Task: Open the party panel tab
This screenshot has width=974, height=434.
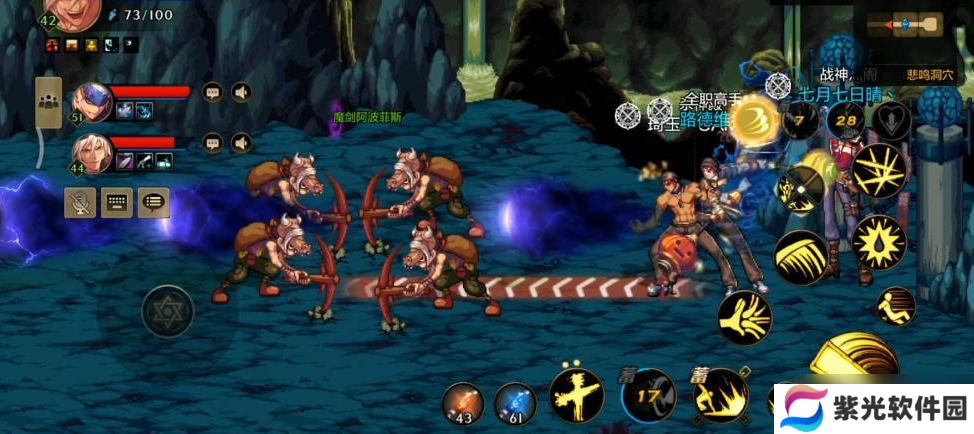Action: 47,103
